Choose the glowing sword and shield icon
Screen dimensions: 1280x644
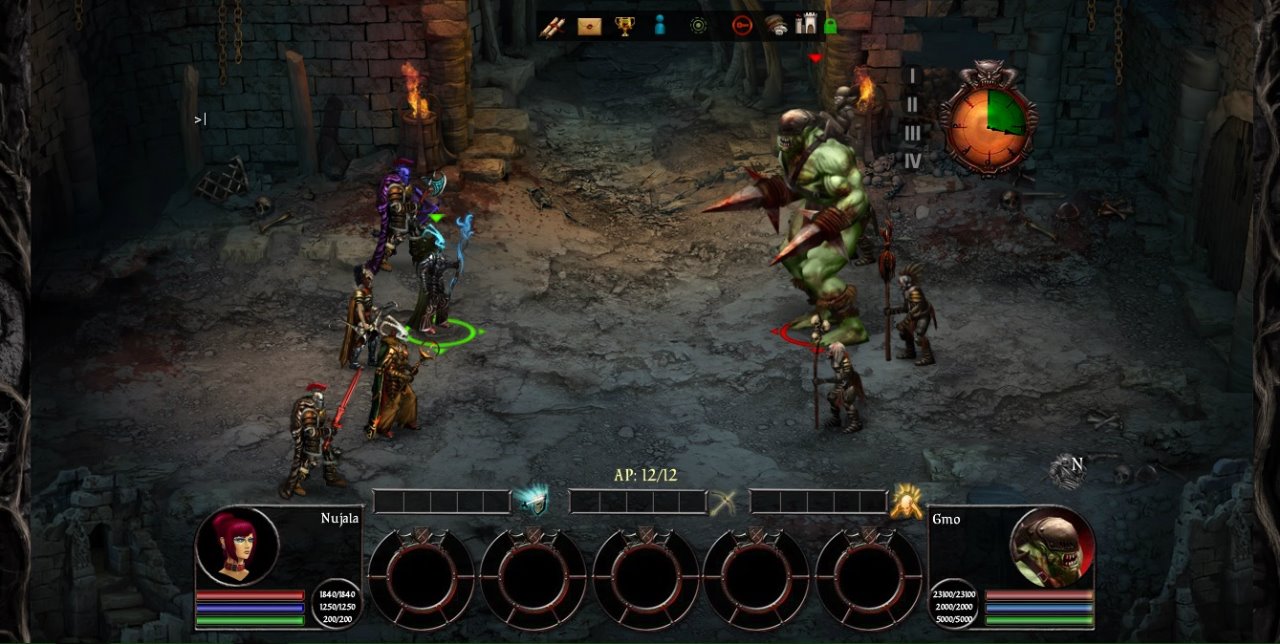tap(532, 500)
